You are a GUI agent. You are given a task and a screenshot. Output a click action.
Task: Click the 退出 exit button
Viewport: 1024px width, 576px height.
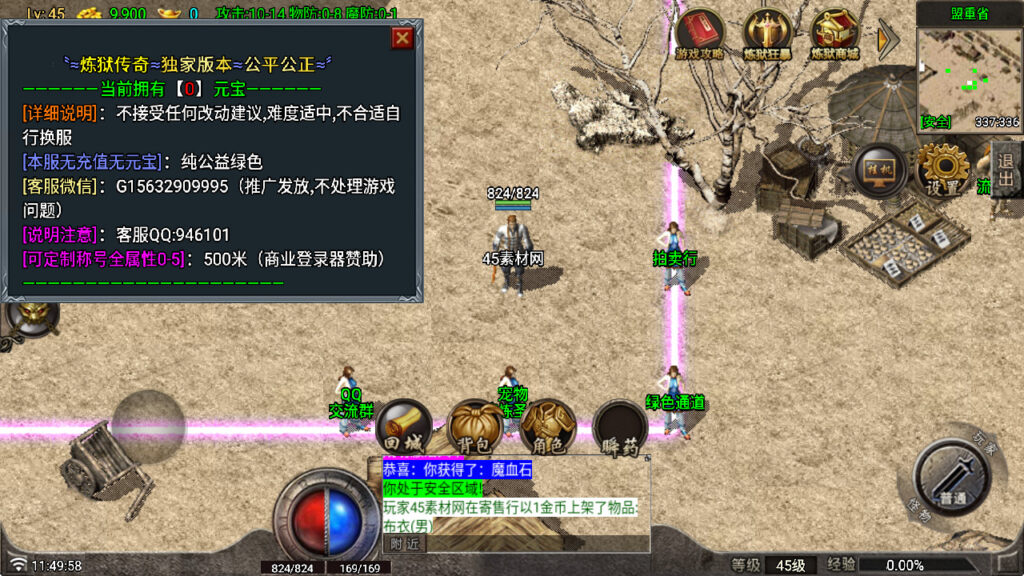tap(1005, 168)
